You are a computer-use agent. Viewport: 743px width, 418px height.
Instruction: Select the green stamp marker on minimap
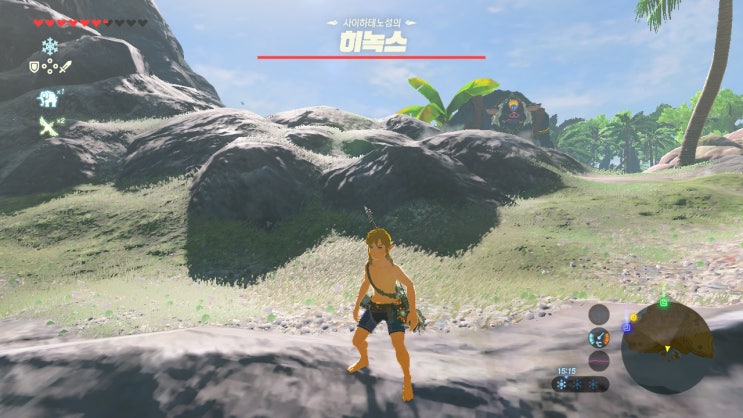click(663, 302)
